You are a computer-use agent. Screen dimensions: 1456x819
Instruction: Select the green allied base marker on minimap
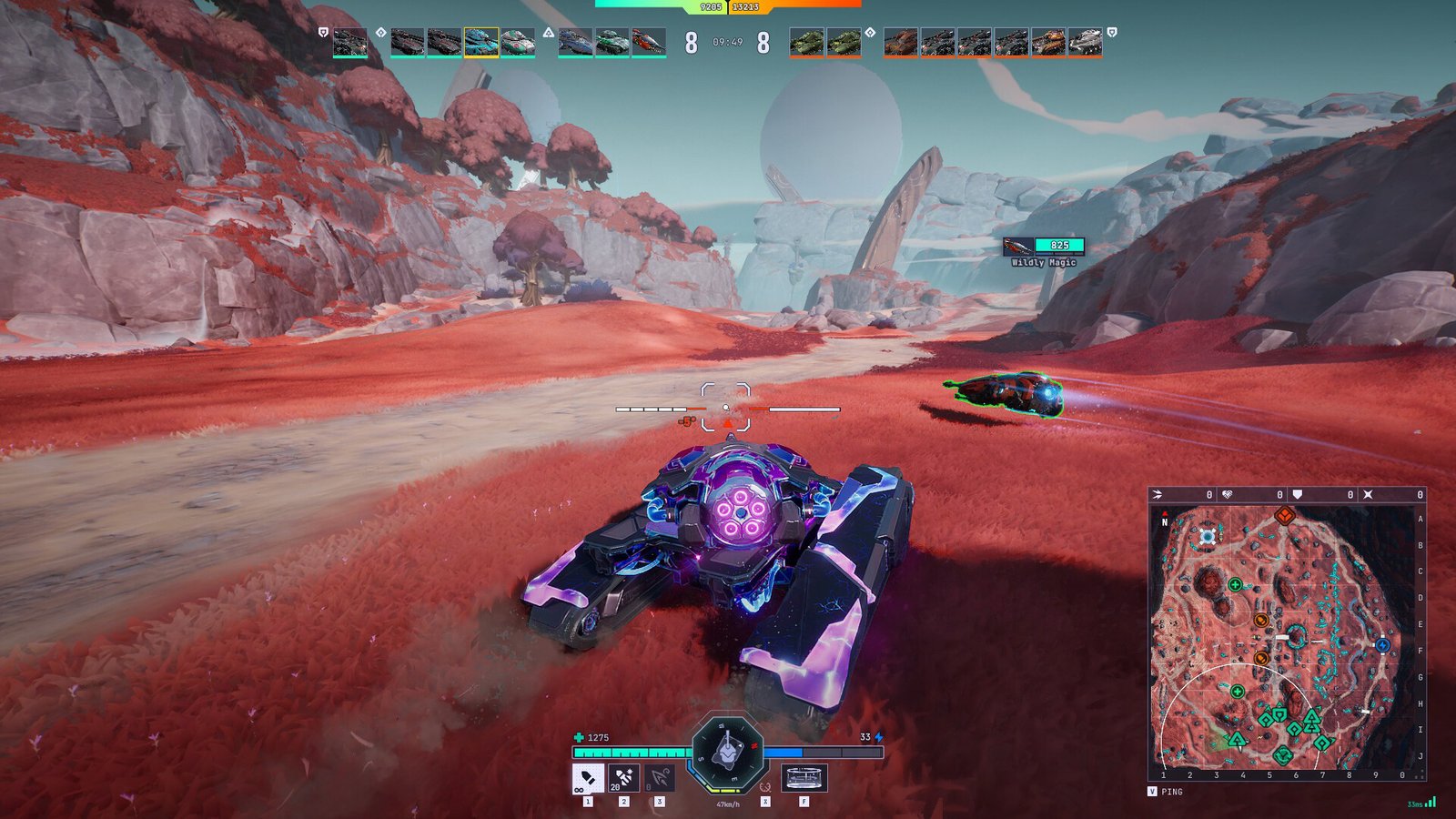1283,754
